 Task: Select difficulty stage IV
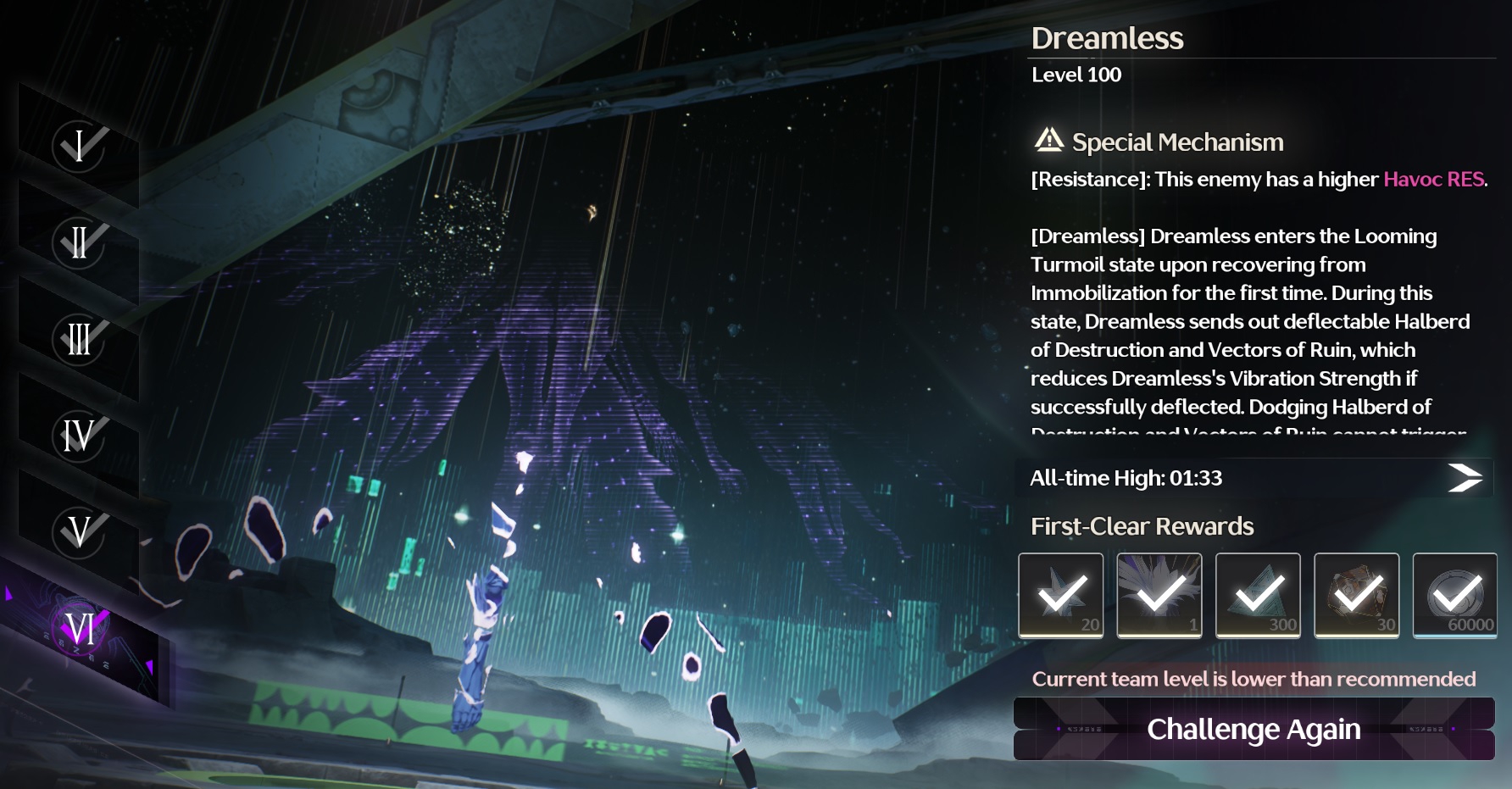79,436
